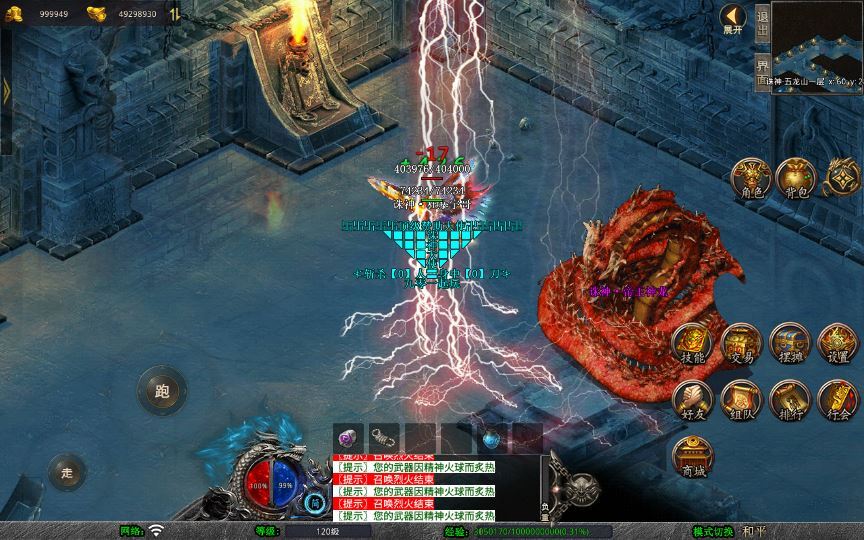This screenshot has height=540, width=864.
Task: Activate the 走 walk button
Action: click(x=68, y=471)
